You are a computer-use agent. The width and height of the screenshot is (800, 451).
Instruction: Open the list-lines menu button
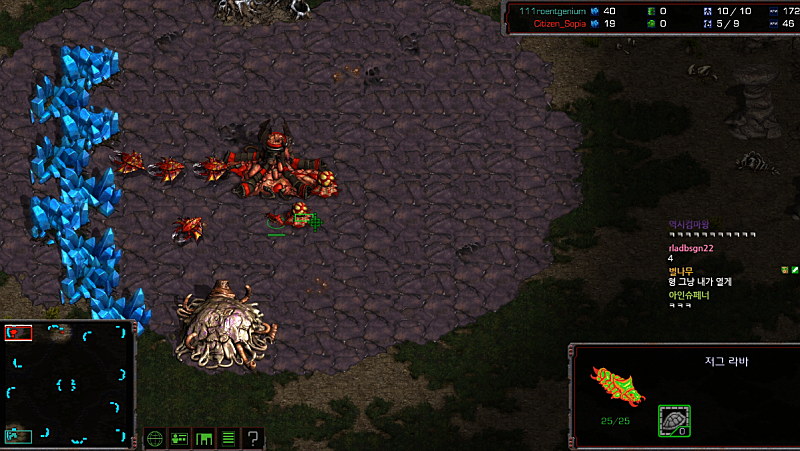(x=229, y=438)
